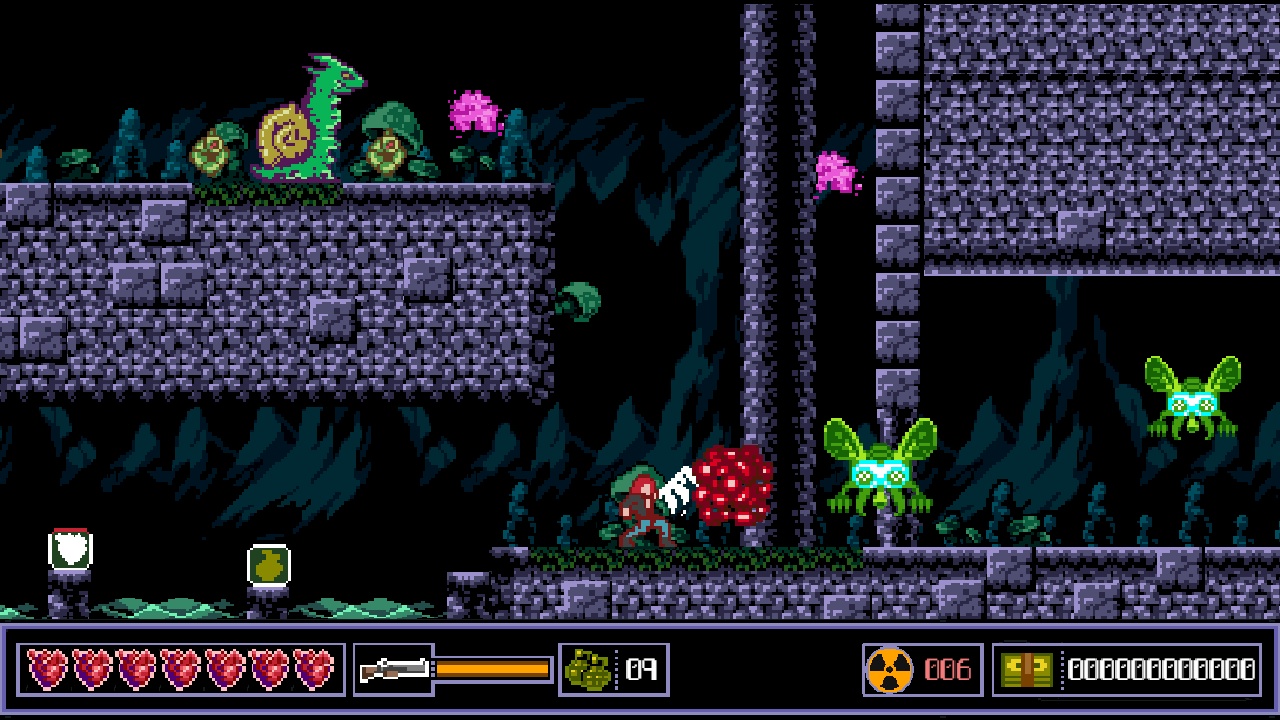Select the white shield pickup jar on the pedestal

coord(70,548)
